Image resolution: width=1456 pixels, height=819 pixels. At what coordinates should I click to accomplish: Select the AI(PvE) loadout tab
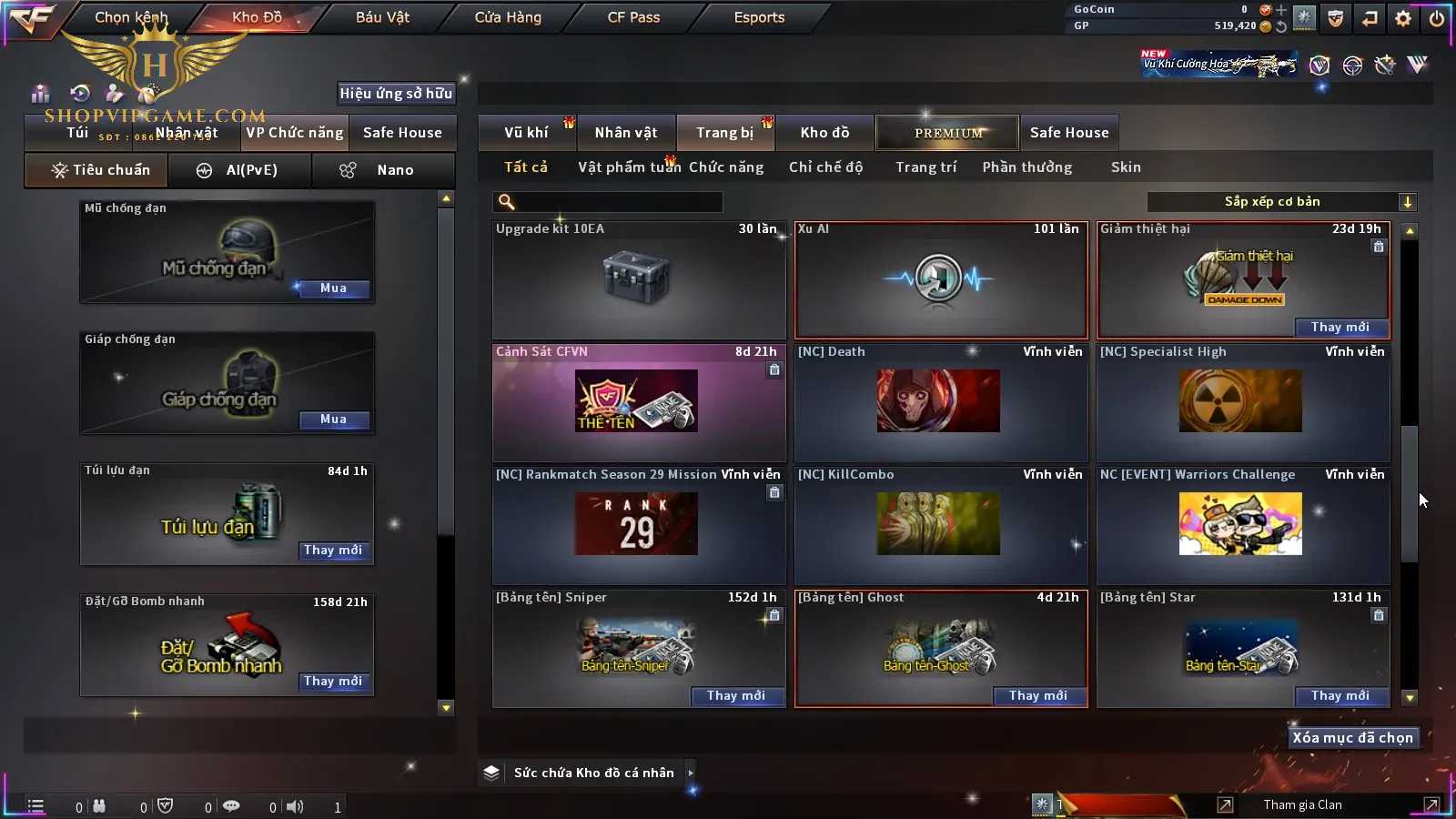point(240,170)
